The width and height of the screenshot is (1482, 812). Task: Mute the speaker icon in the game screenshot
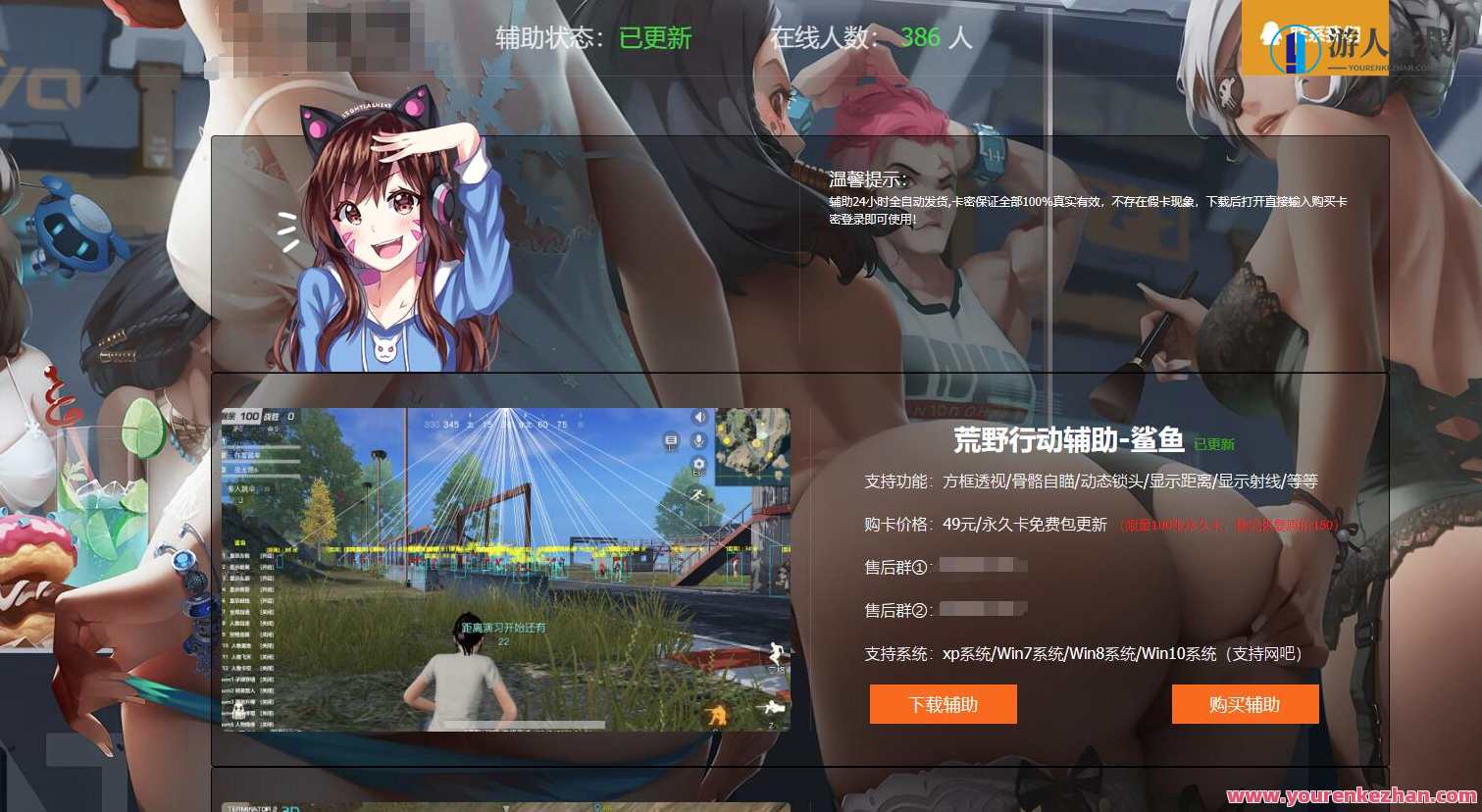[x=699, y=418]
